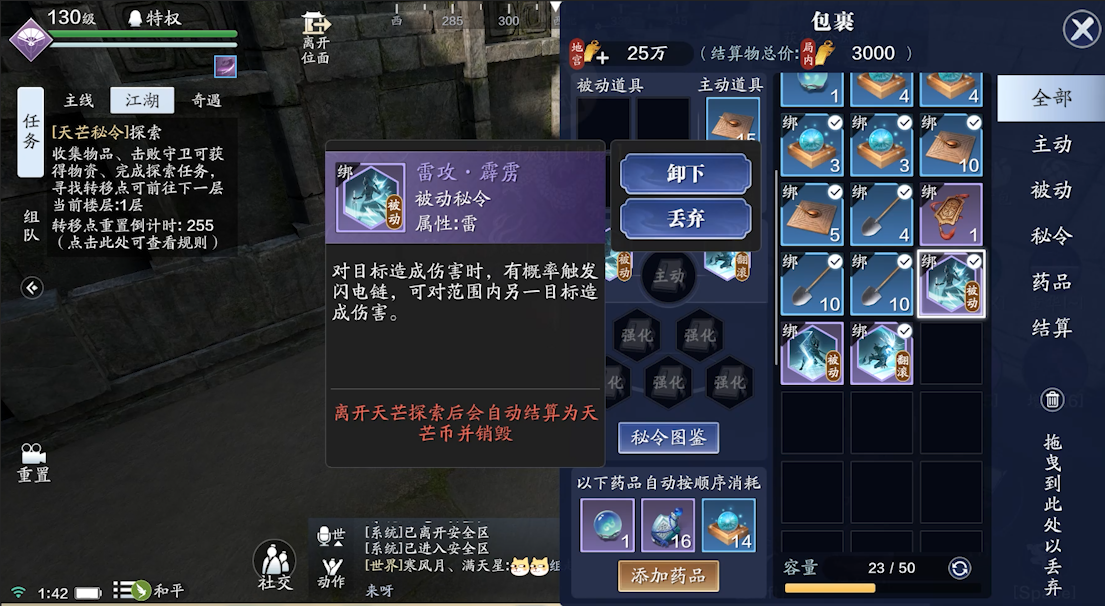This screenshot has width=1105, height=606.
Task: Click the 重置 camera reset icon
Action: click(33, 462)
